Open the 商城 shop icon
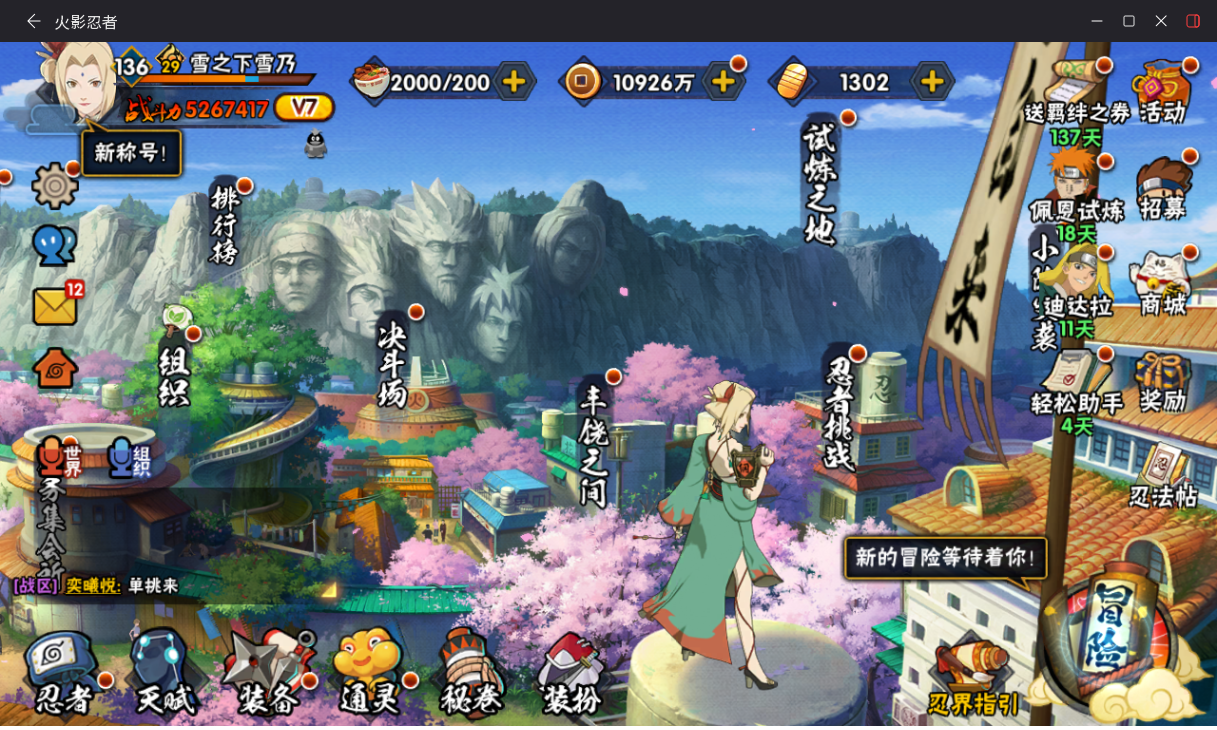The height and width of the screenshot is (730, 1217). 1162,284
